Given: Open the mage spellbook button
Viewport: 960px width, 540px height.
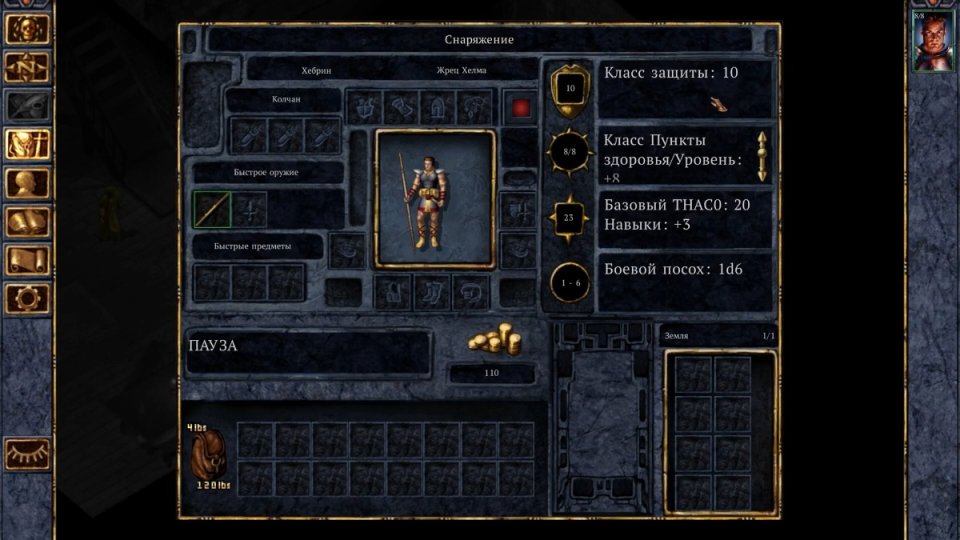Looking at the screenshot, I should point(28,222).
